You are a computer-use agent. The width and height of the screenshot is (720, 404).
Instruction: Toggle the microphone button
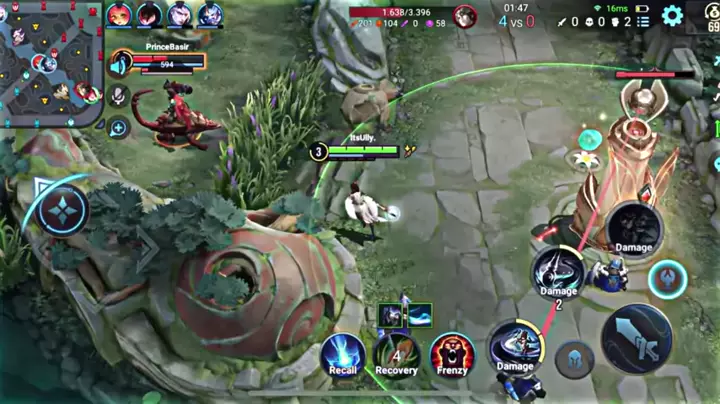pos(119,96)
